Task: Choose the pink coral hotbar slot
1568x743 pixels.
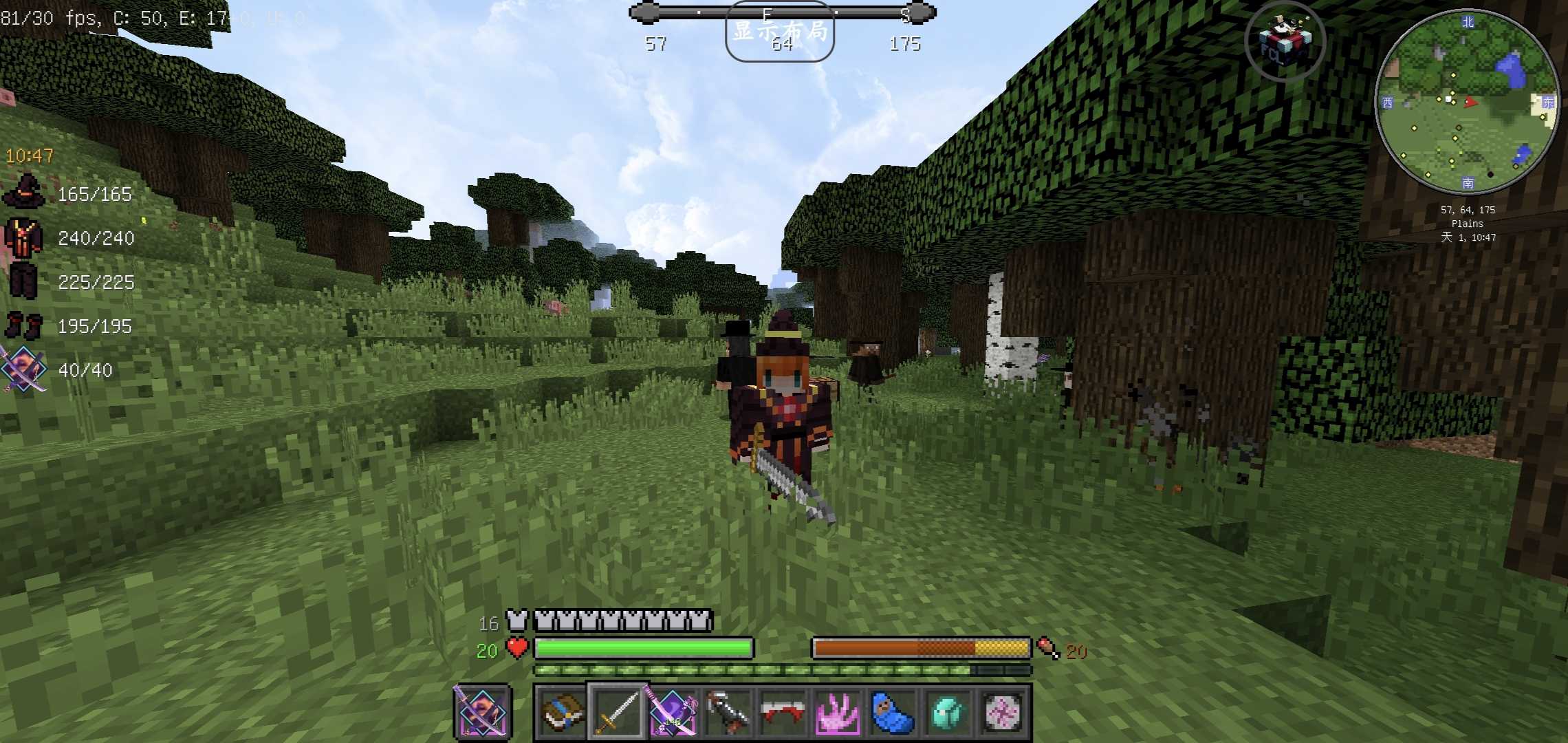Action: tap(838, 712)
